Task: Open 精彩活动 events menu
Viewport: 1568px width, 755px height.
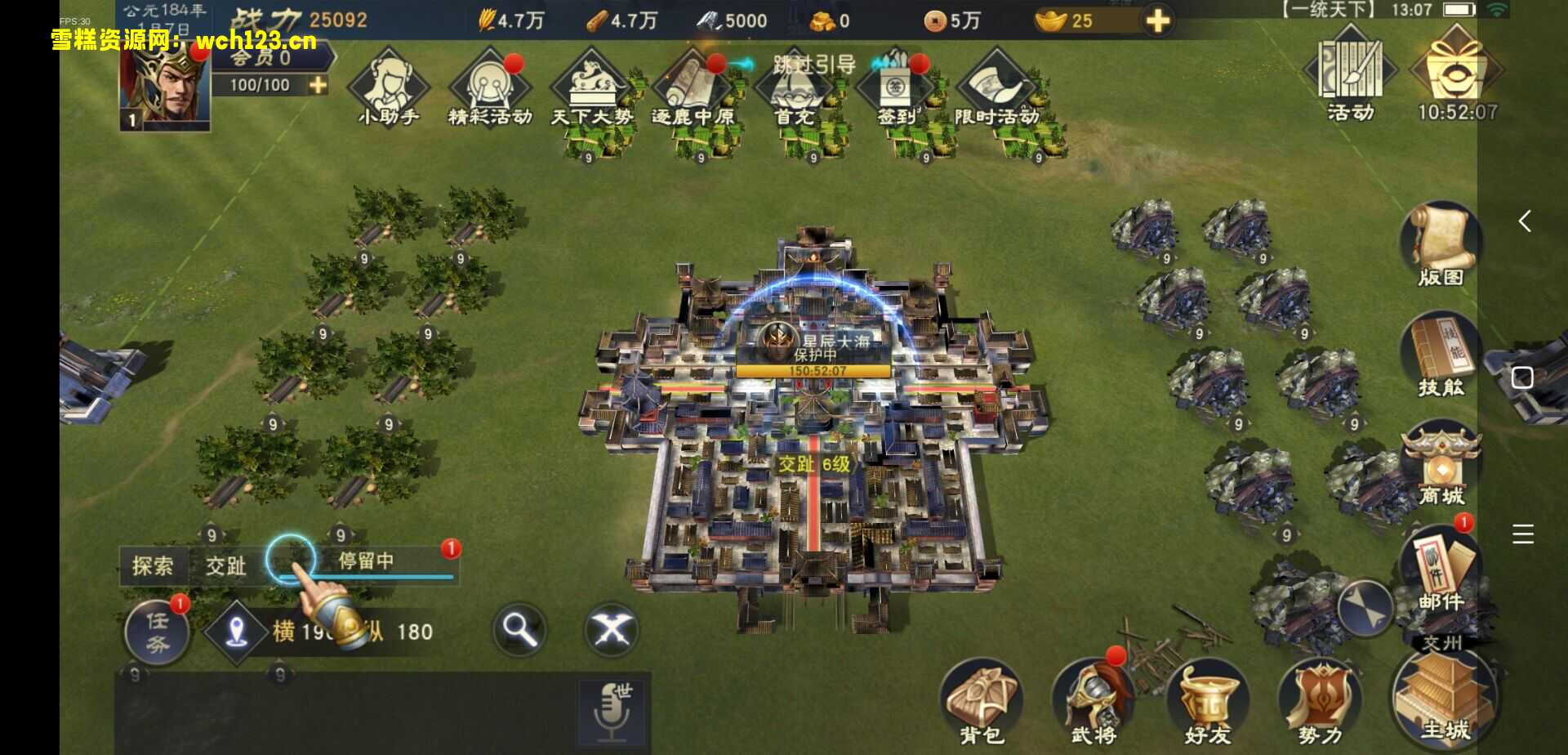Action: click(x=490, y=87)
